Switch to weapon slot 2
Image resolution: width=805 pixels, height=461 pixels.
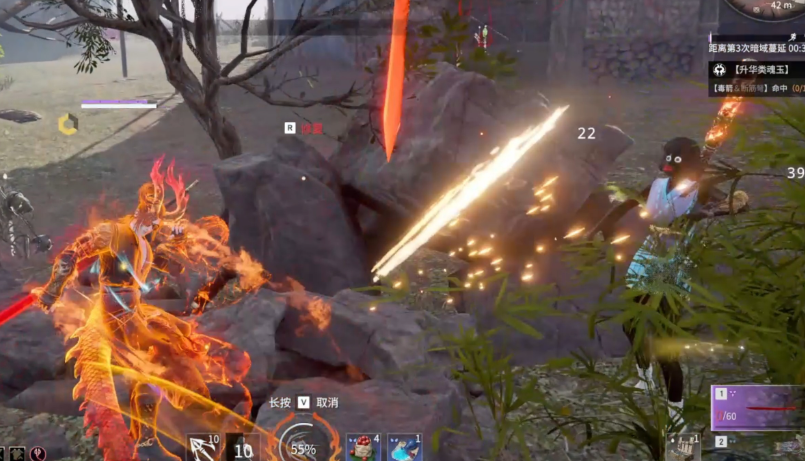click(720, 441)
